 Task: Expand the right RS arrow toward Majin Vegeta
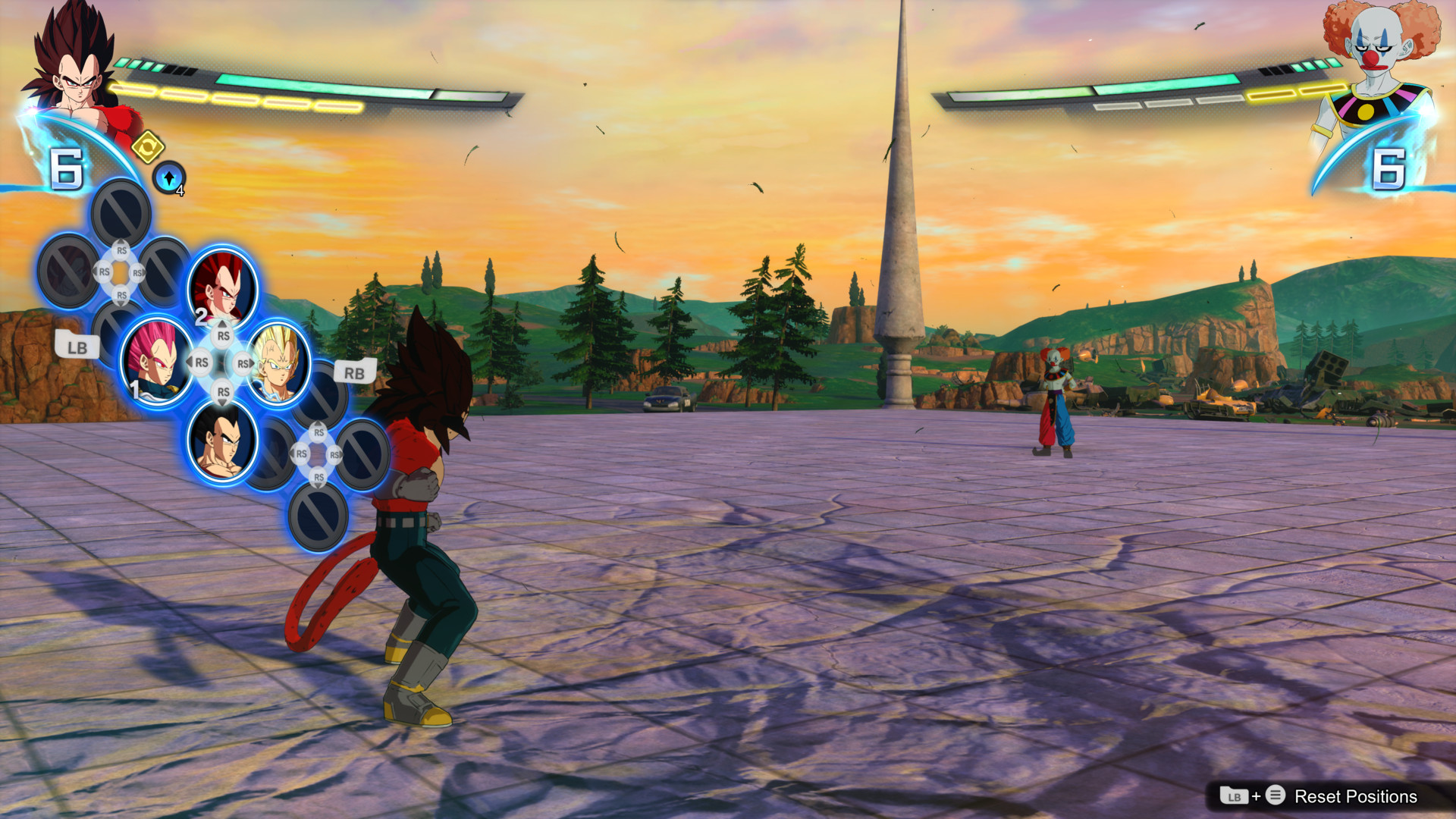[x=244, y=364]
